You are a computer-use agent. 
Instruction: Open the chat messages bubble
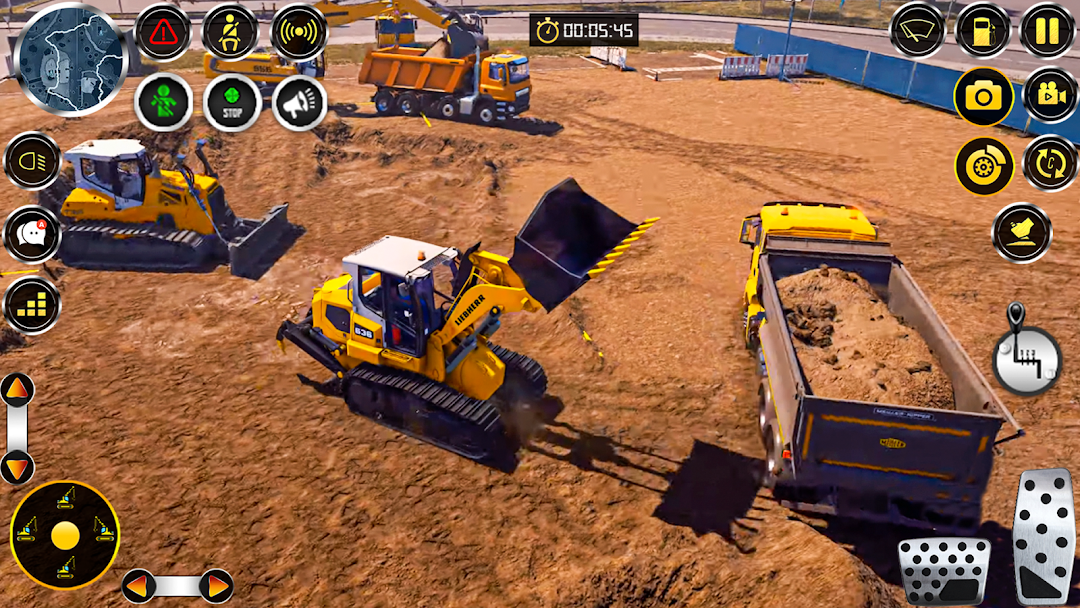pos(32,235)
